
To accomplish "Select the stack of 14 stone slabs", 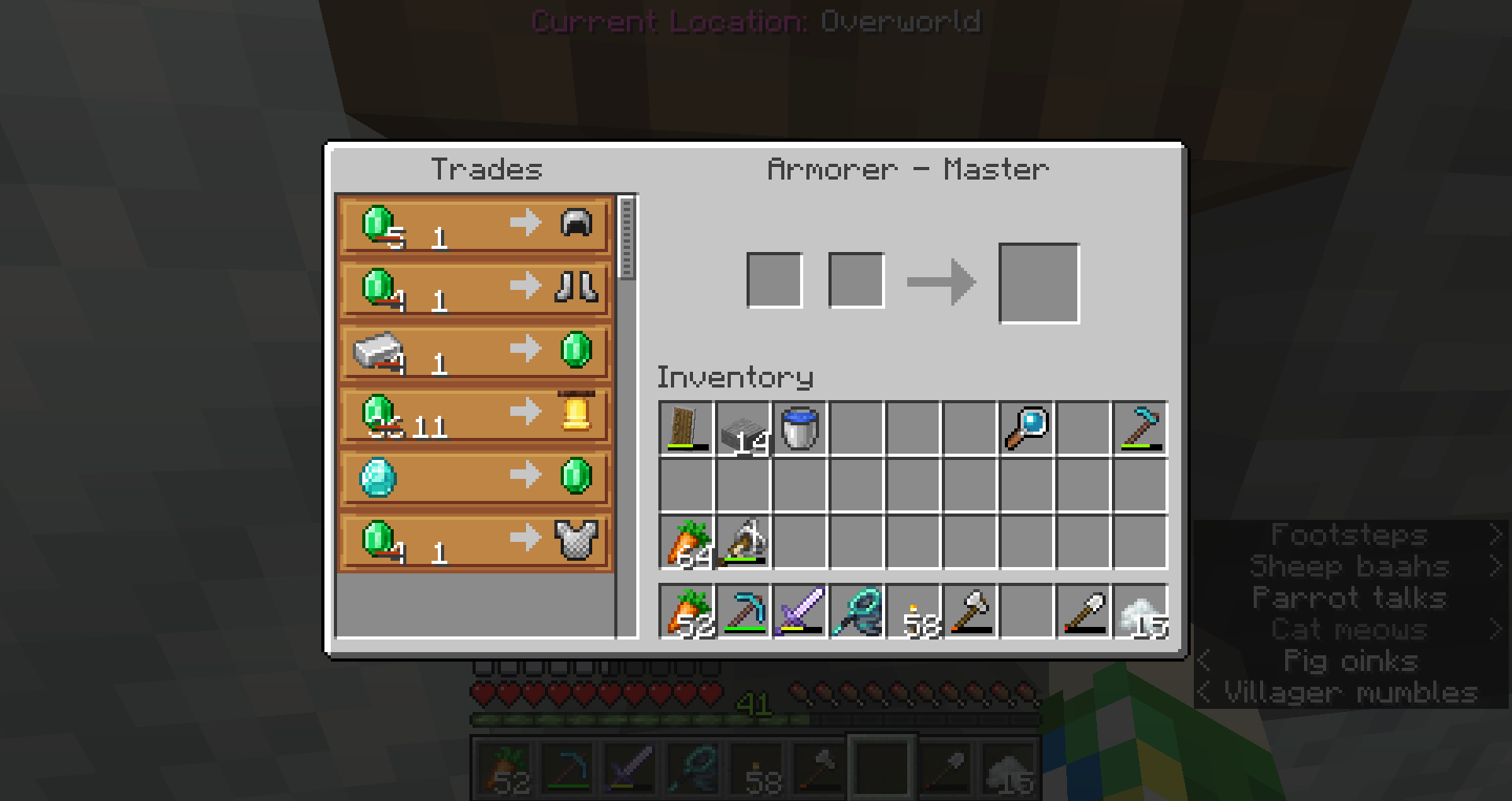I will click(743, 429).
